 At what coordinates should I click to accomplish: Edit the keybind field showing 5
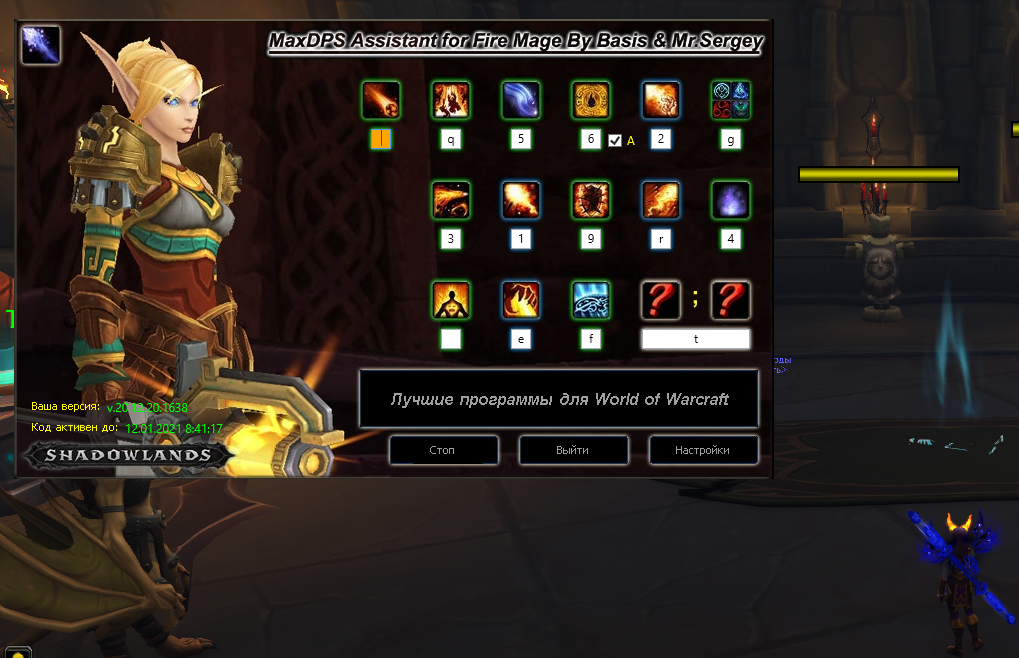(521, 140)
